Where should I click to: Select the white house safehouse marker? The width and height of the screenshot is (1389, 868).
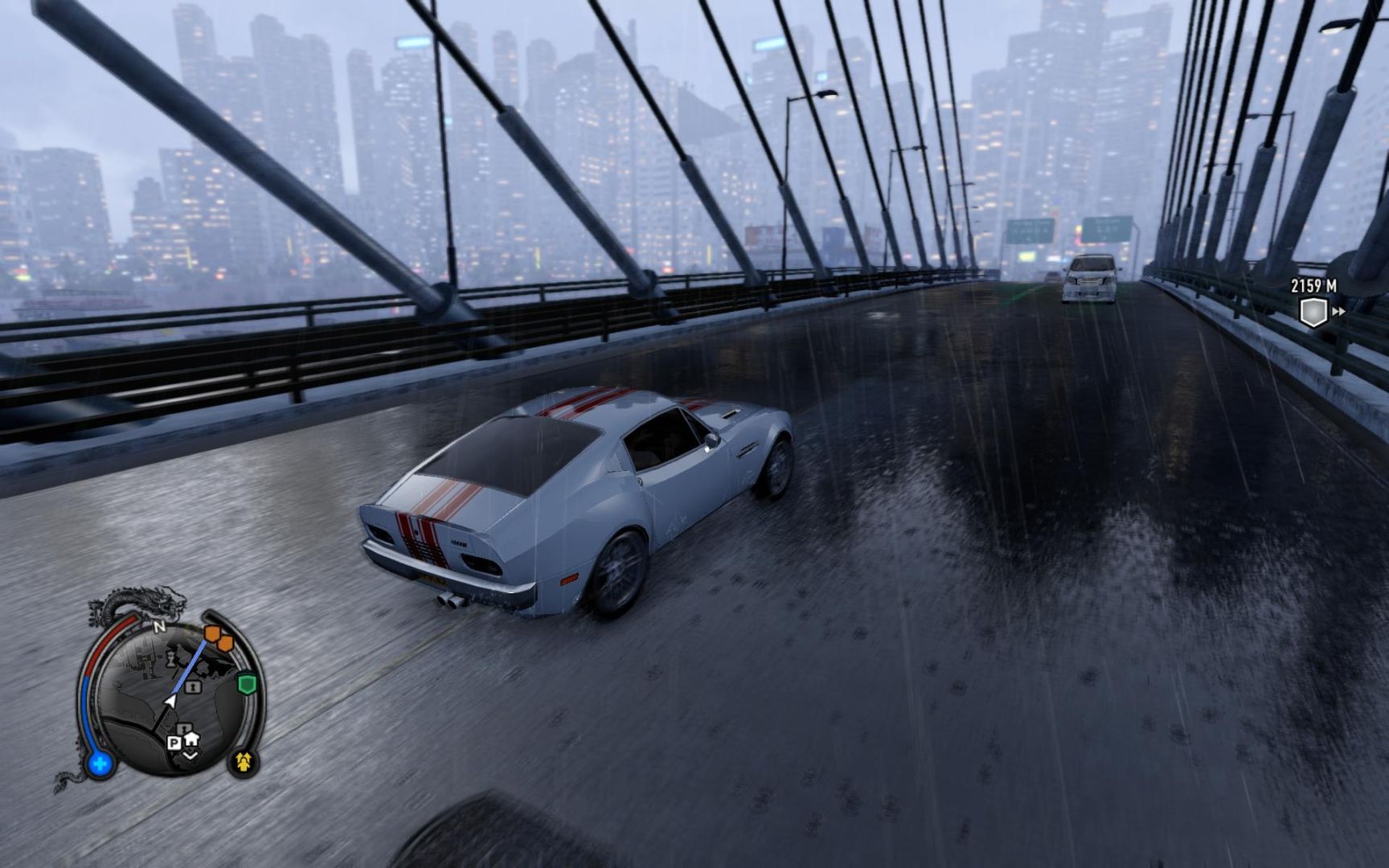tap(191, 738)
